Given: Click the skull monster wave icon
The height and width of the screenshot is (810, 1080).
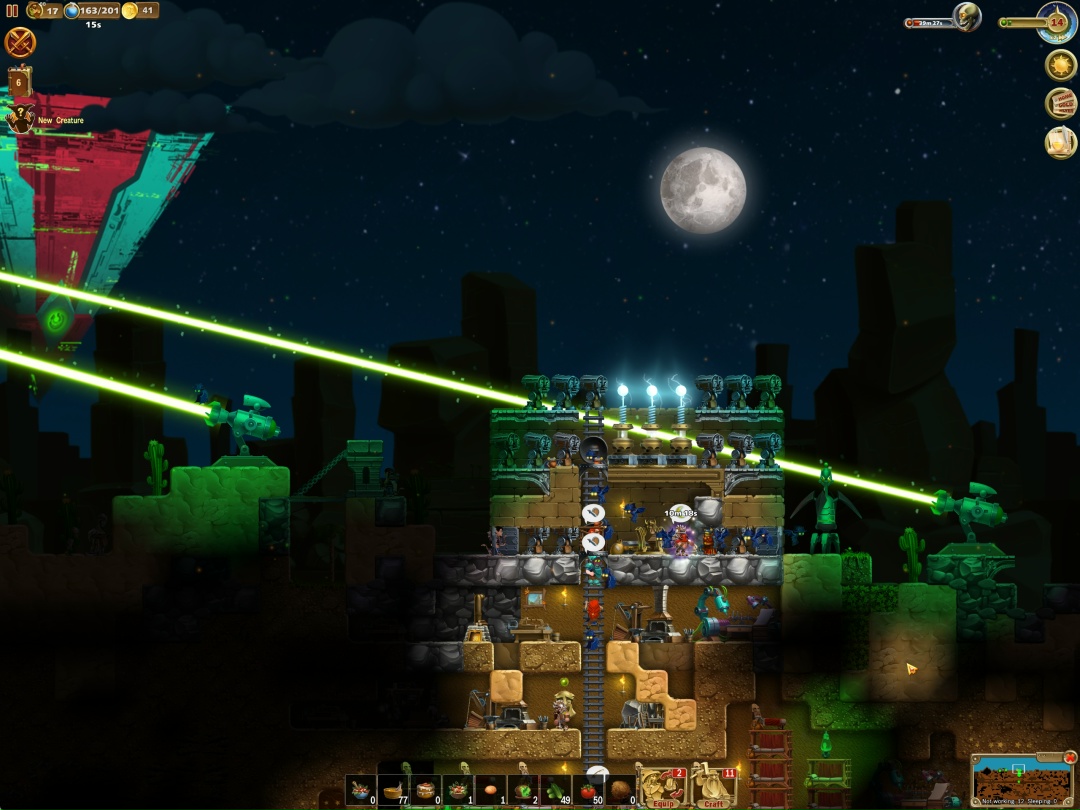Looking at the screenshot, I should click(966, 17).
